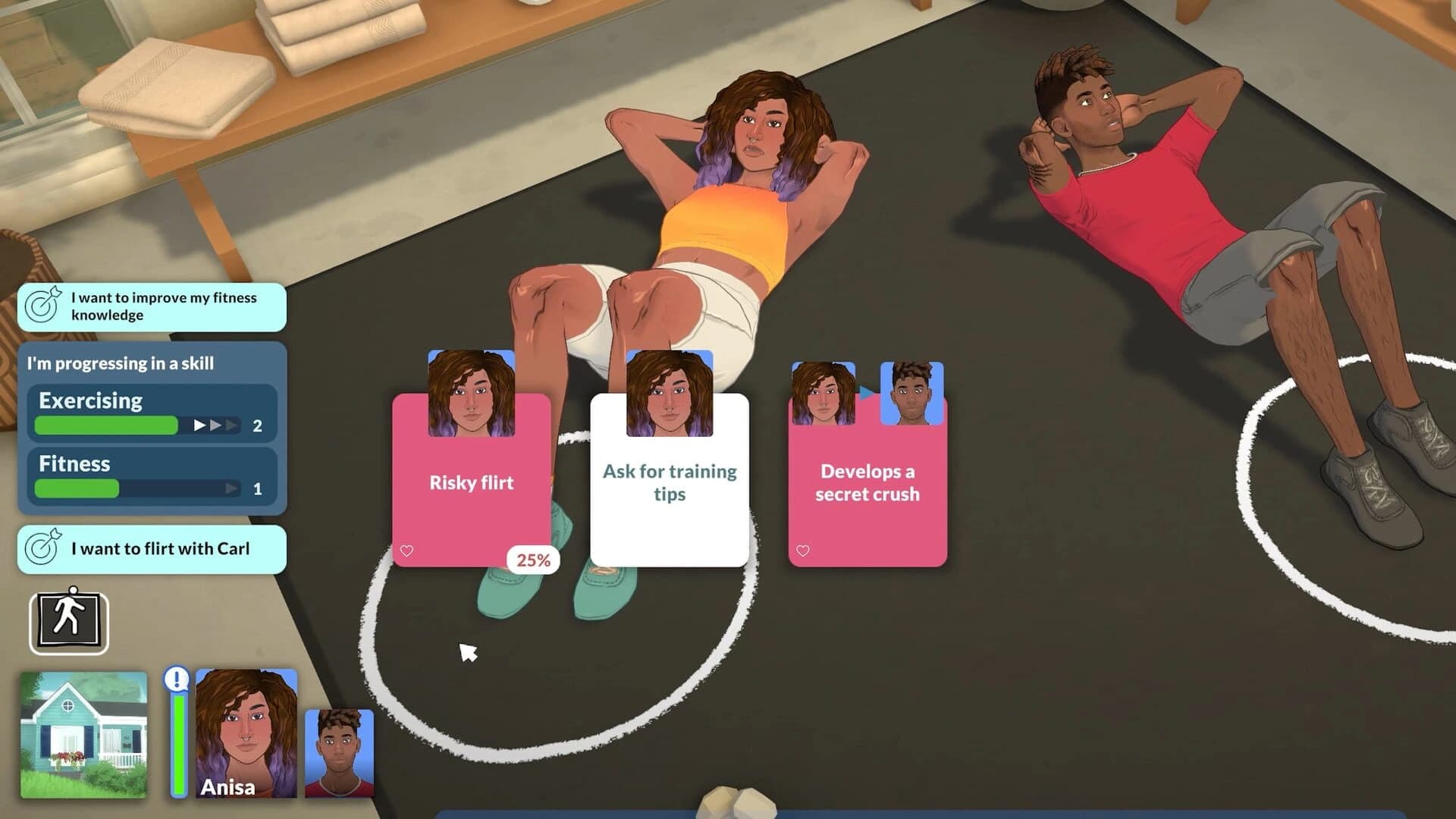Toggle walk mode with the walking figure icon

68,621
